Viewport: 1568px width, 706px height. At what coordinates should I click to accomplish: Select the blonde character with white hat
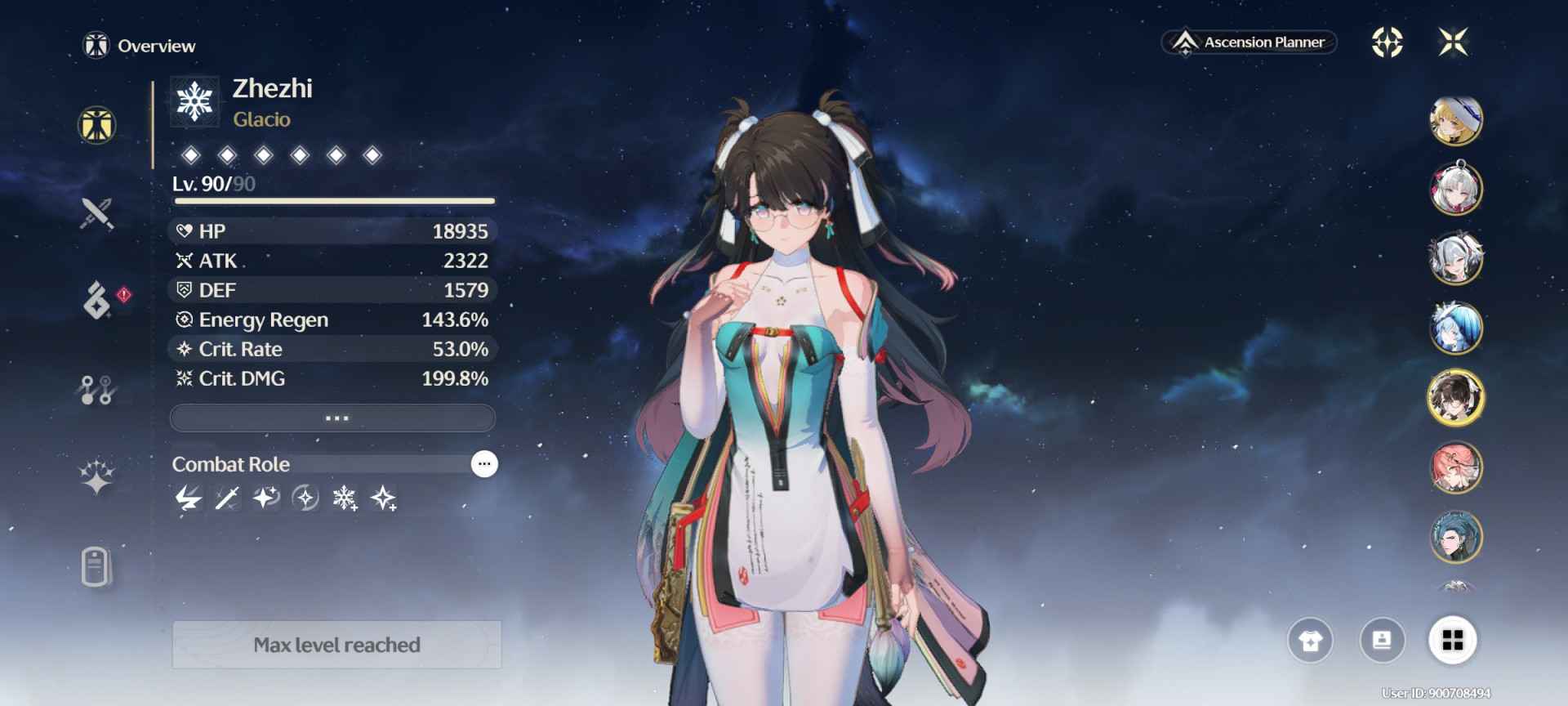coord(1455,120)
